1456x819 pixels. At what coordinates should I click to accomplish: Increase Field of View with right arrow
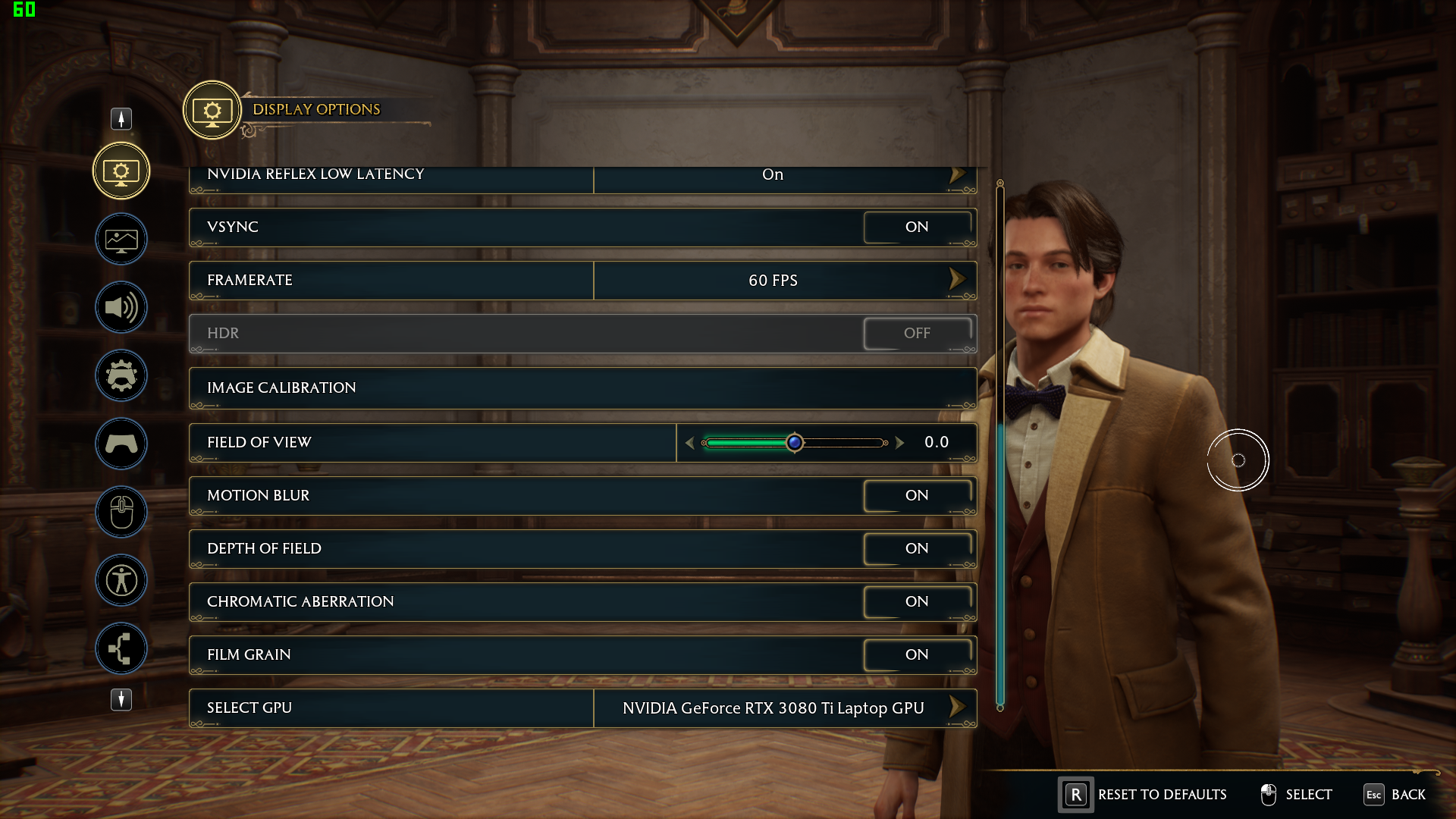pos(899,443)
